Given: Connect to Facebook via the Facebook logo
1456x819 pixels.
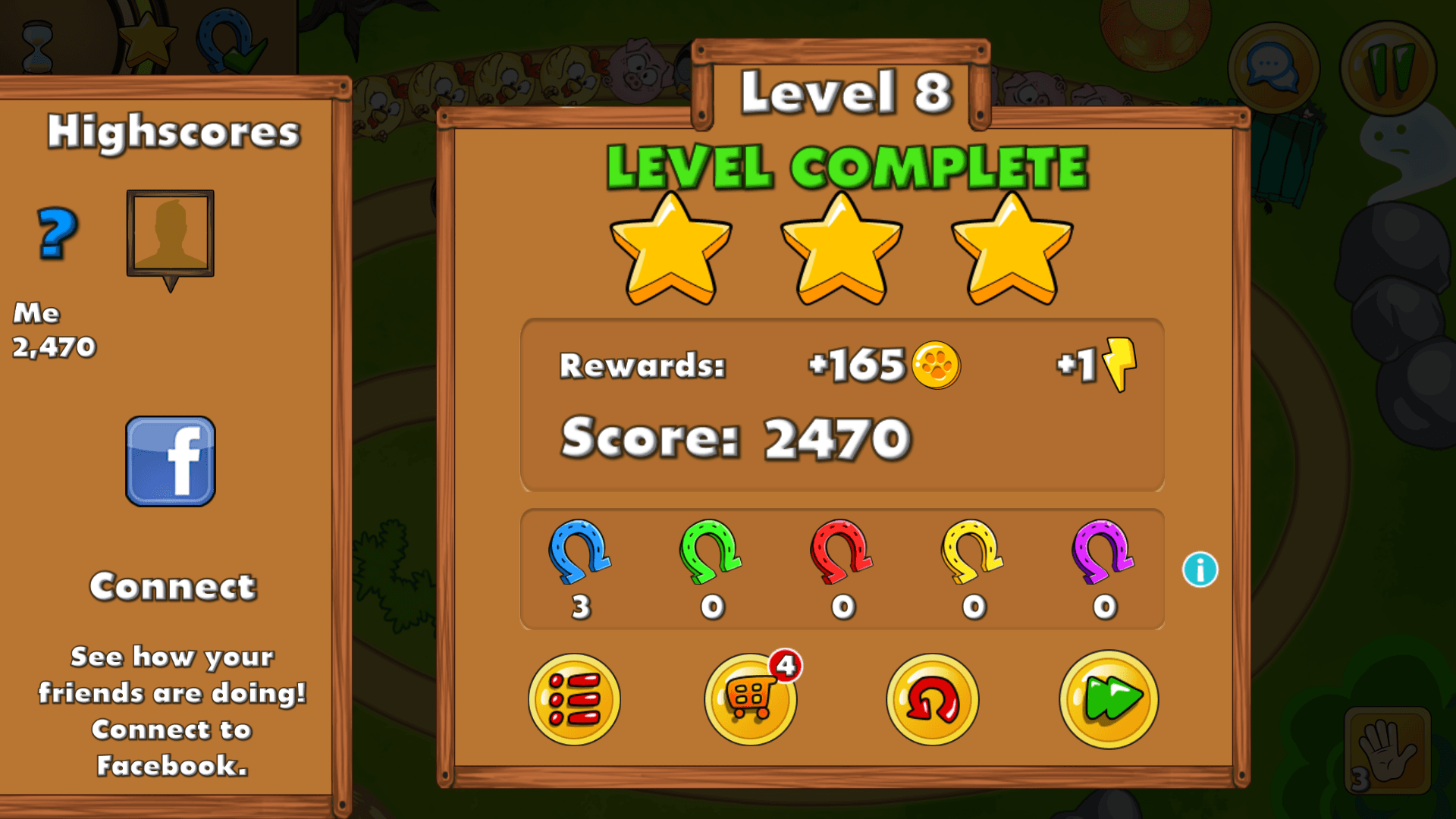Looking at the screenshot, I should click(x=169, y=463).
